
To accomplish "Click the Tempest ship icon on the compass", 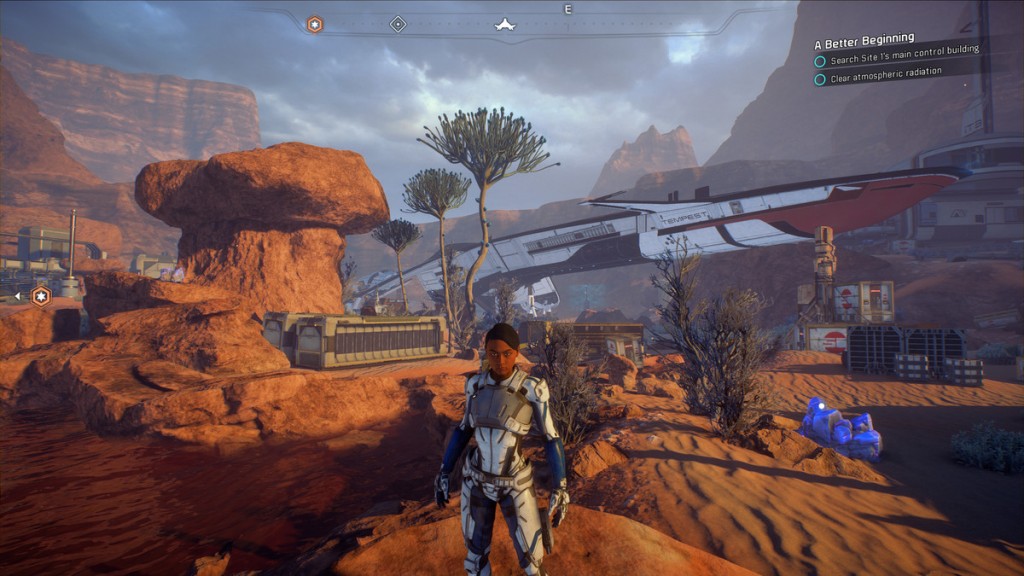I will [504, 24].
